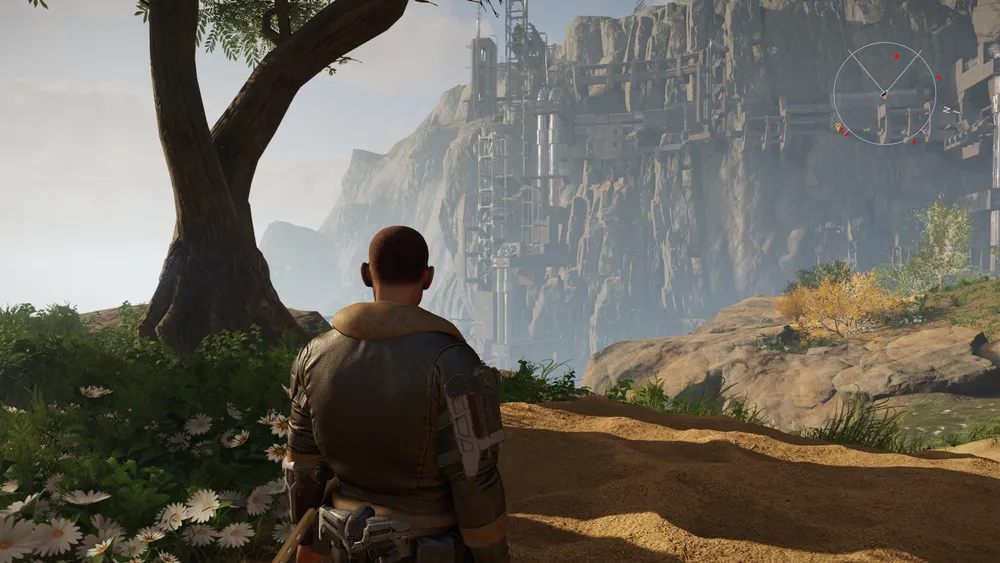This screenshot has height=563, width=1000.
Task: Click the circular radar minimap
Action: [884, 93]
